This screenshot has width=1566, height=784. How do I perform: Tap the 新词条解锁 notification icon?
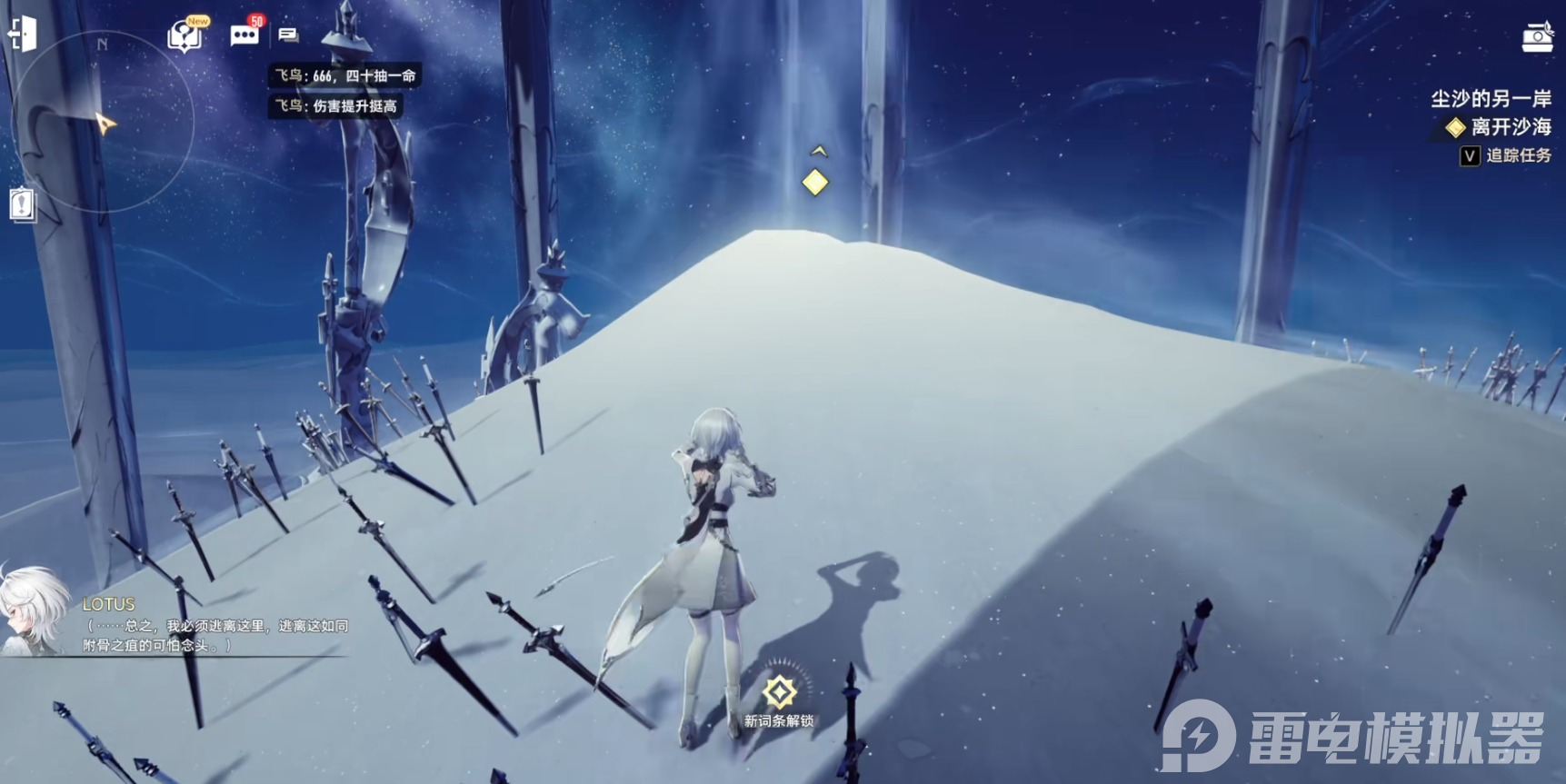(x=779, y=693)
